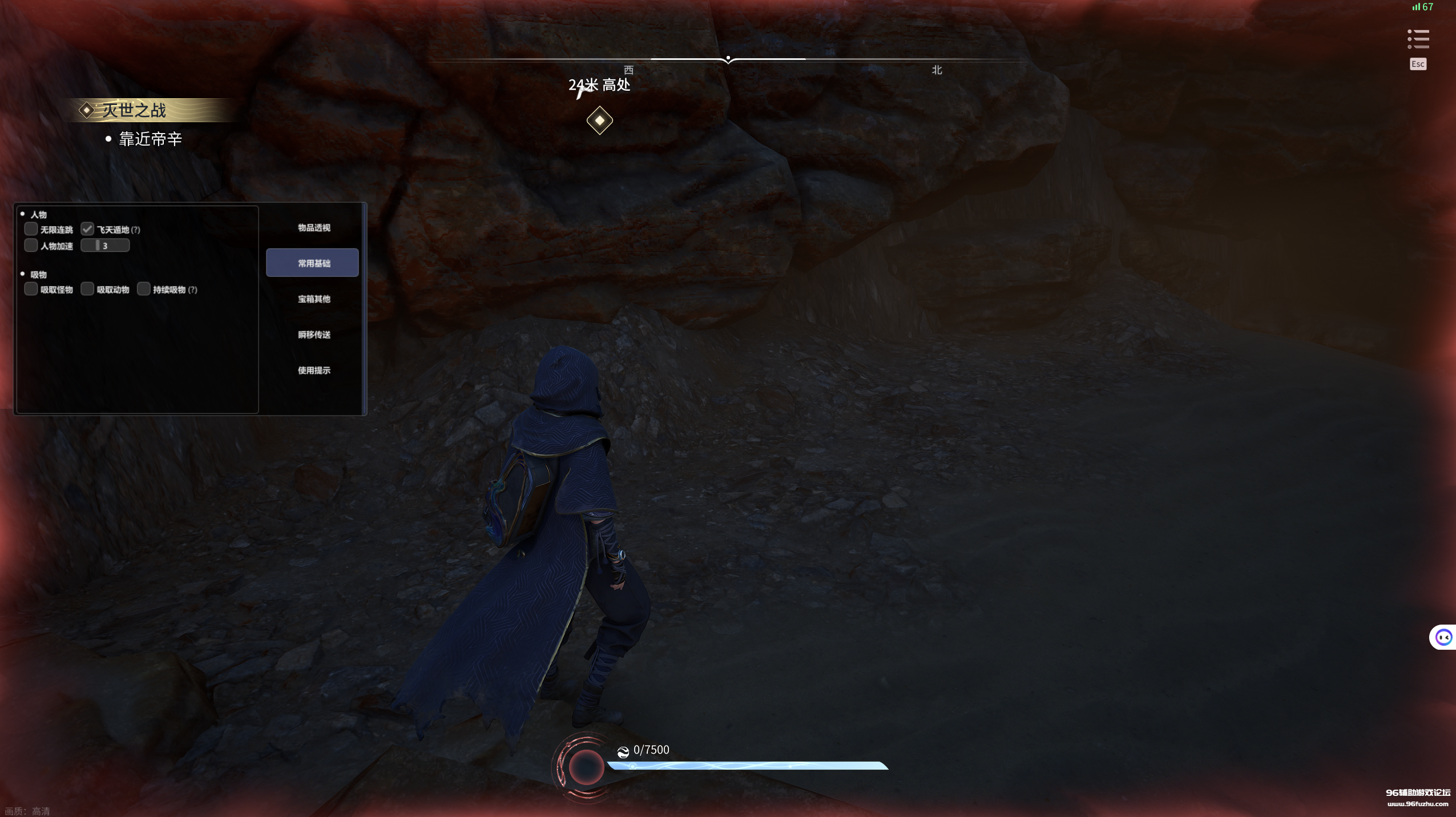1456x817 pixels.
Task: Switch to the 物品透视 tab
Action: pos(313,228)
